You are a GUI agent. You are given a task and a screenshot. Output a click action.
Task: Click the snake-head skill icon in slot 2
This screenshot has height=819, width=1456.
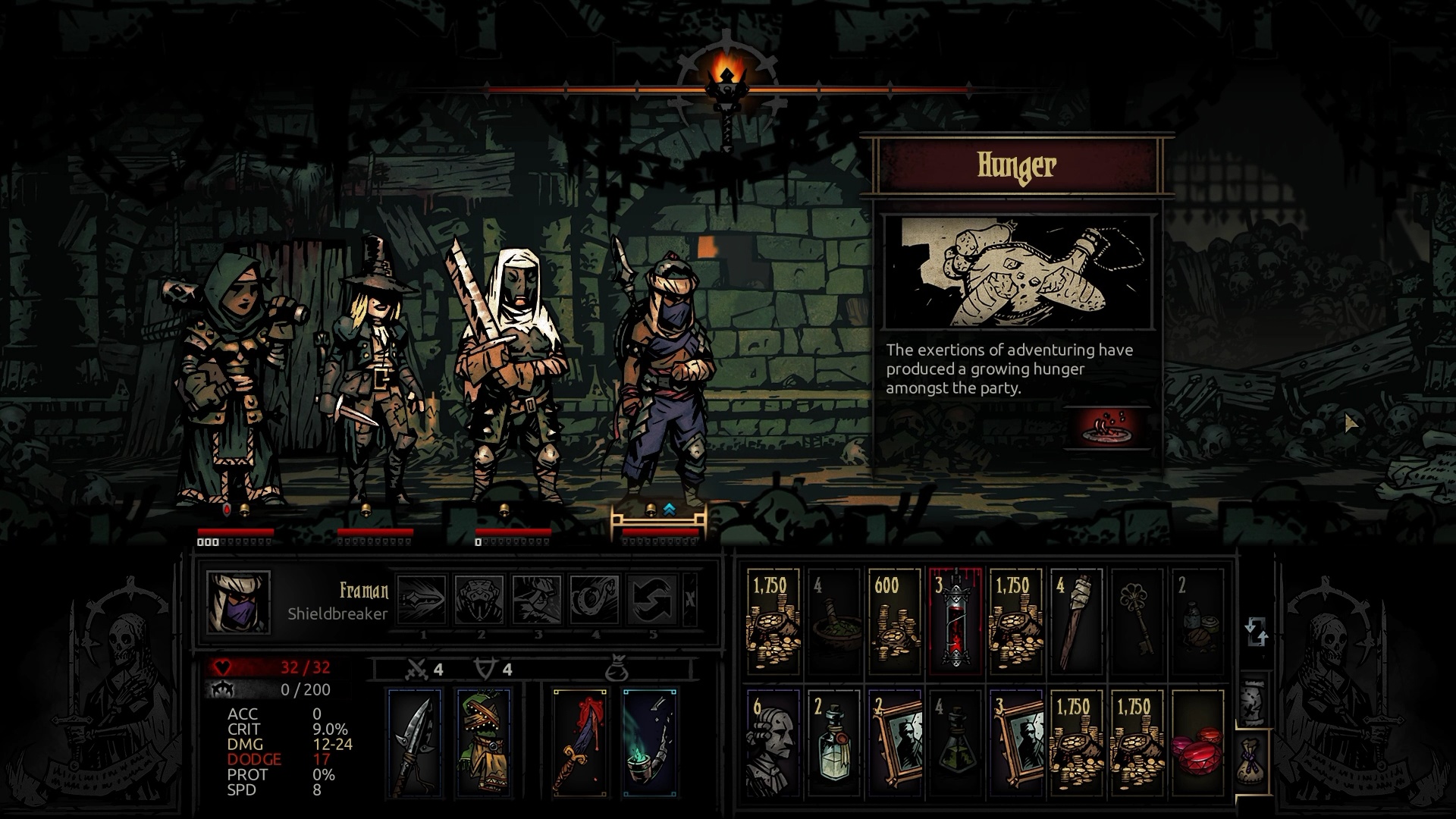(x=479, y=599)
